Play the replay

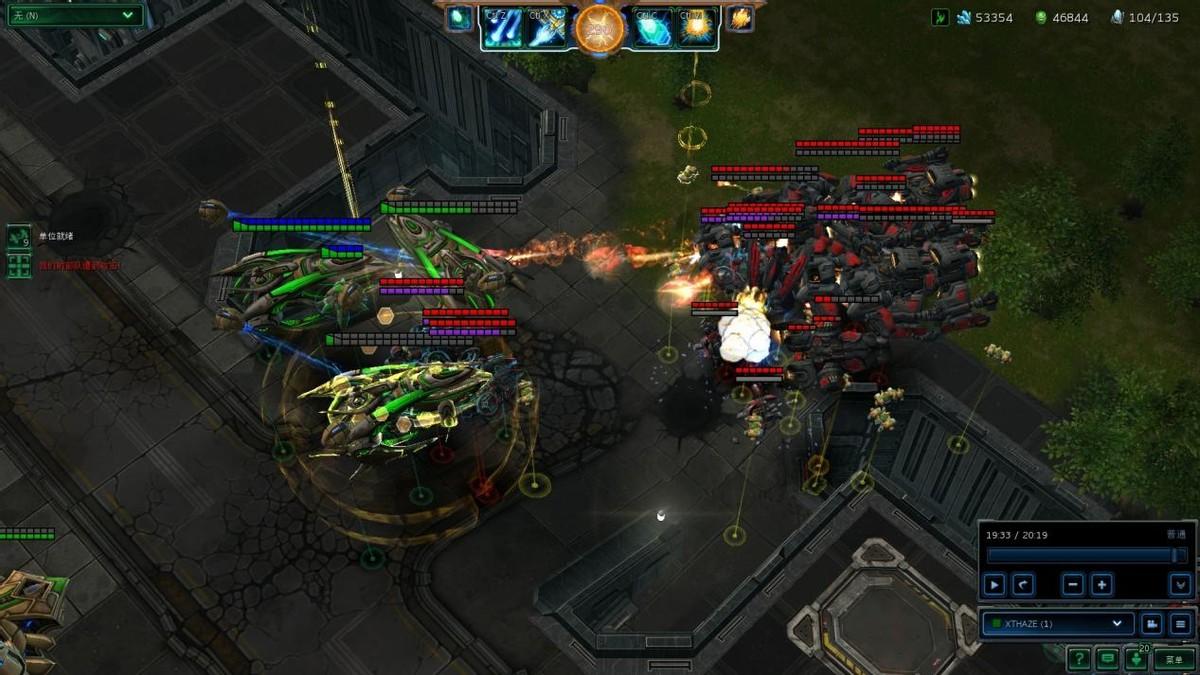pyautogui.click(x=994, y=585)
